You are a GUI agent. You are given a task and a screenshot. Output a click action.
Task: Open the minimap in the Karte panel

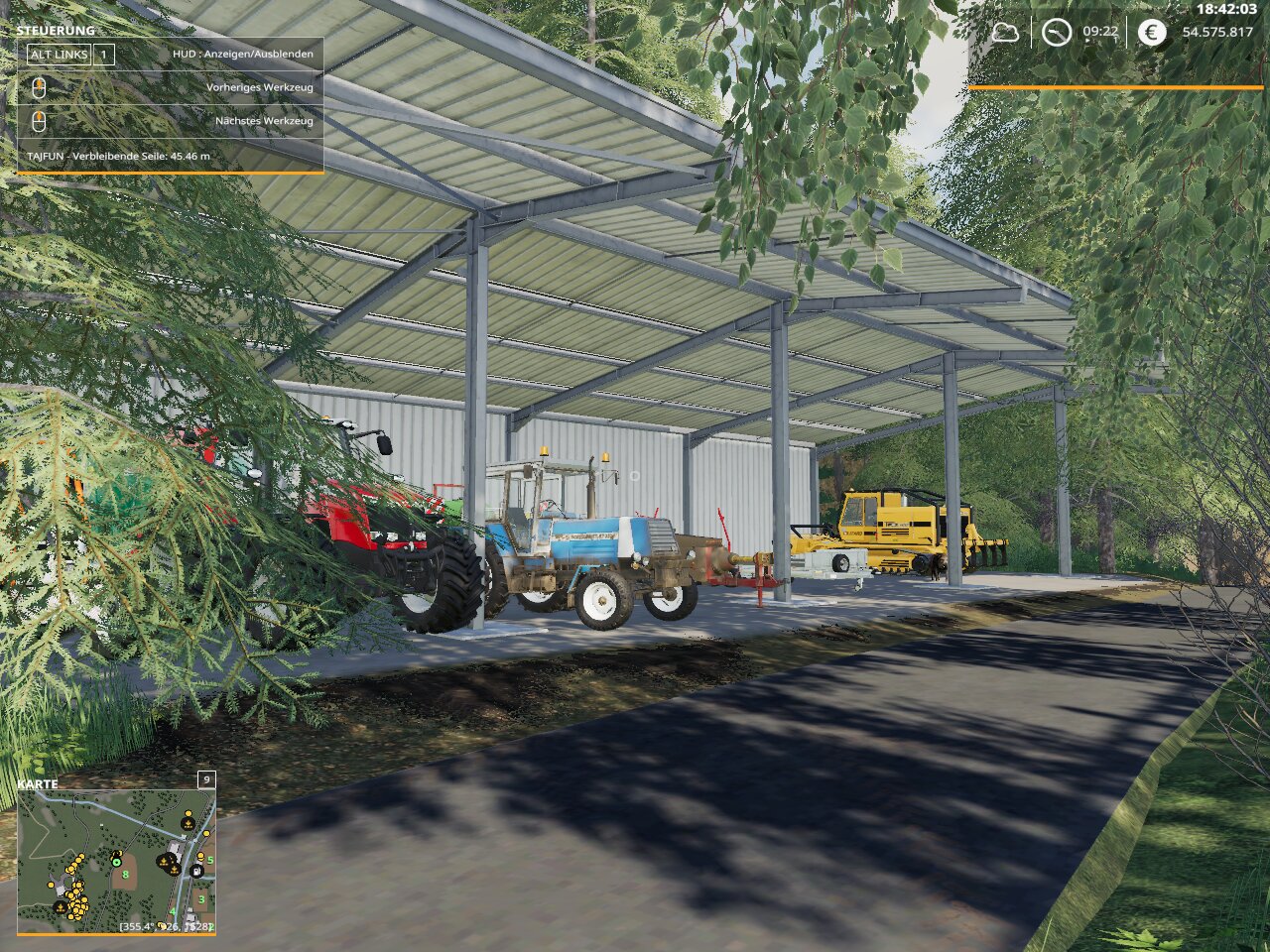coord(116,861)
